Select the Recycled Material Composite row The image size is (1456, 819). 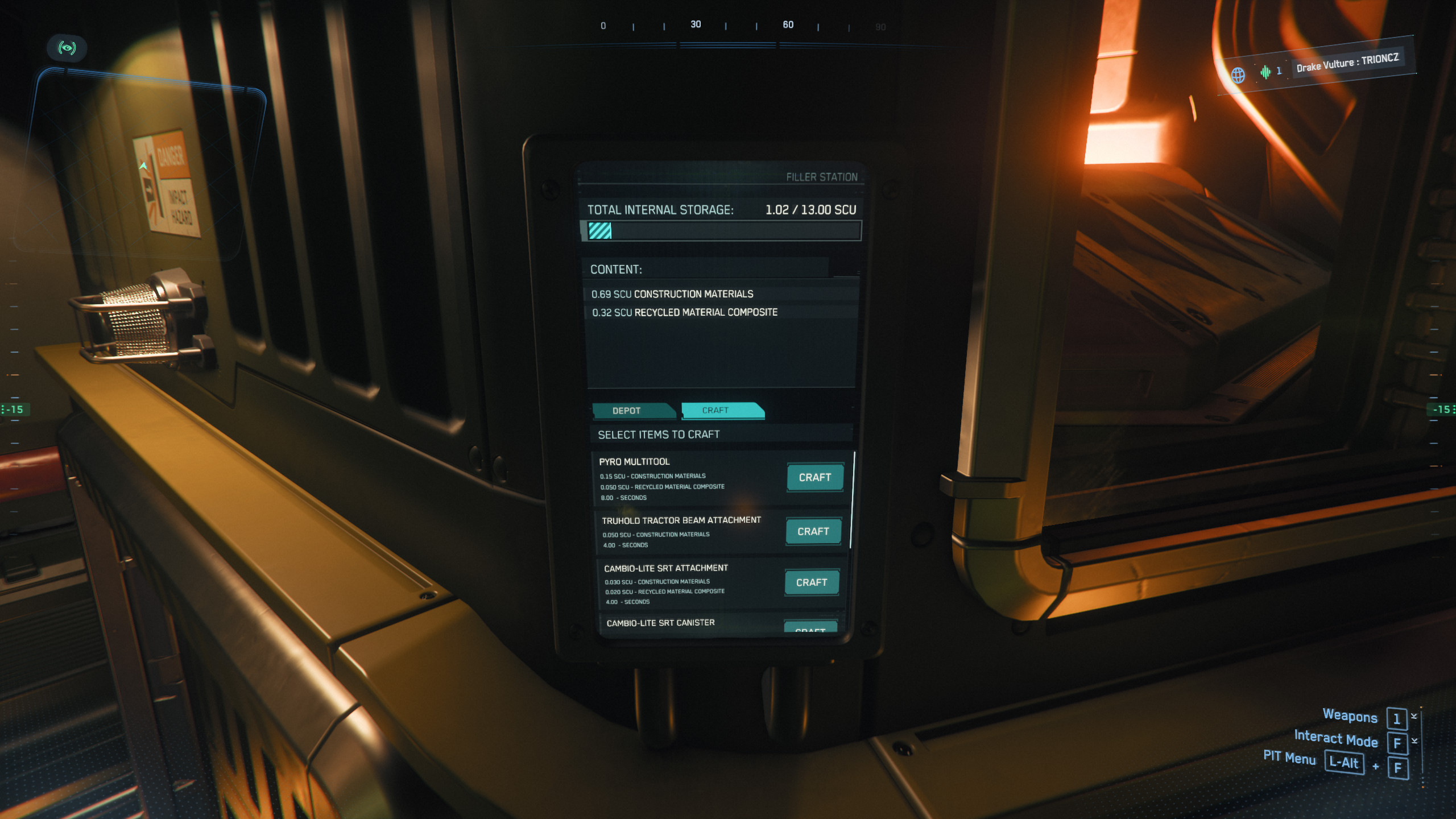[684, 313]
